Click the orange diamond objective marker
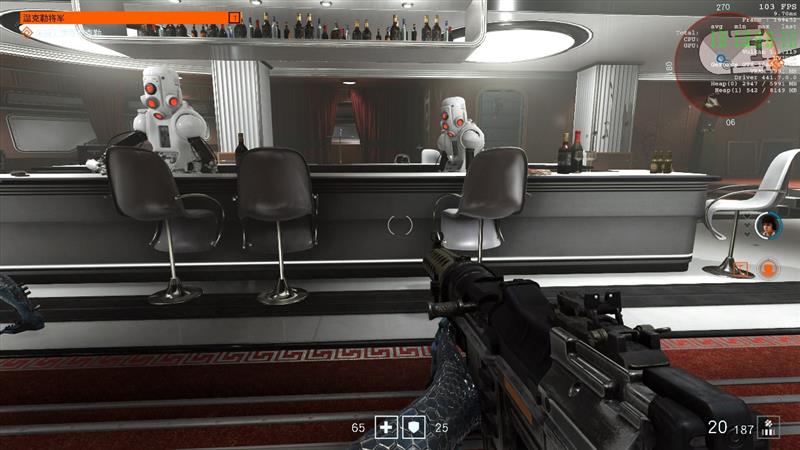Screen dimensions: 800x450 27,33
